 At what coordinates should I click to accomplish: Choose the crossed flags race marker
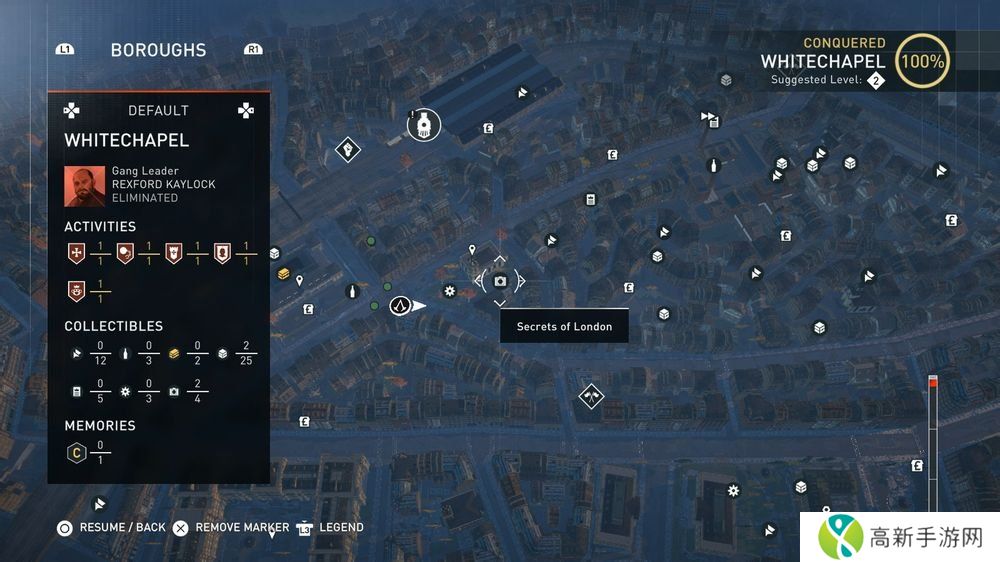(x=591, y=396)
